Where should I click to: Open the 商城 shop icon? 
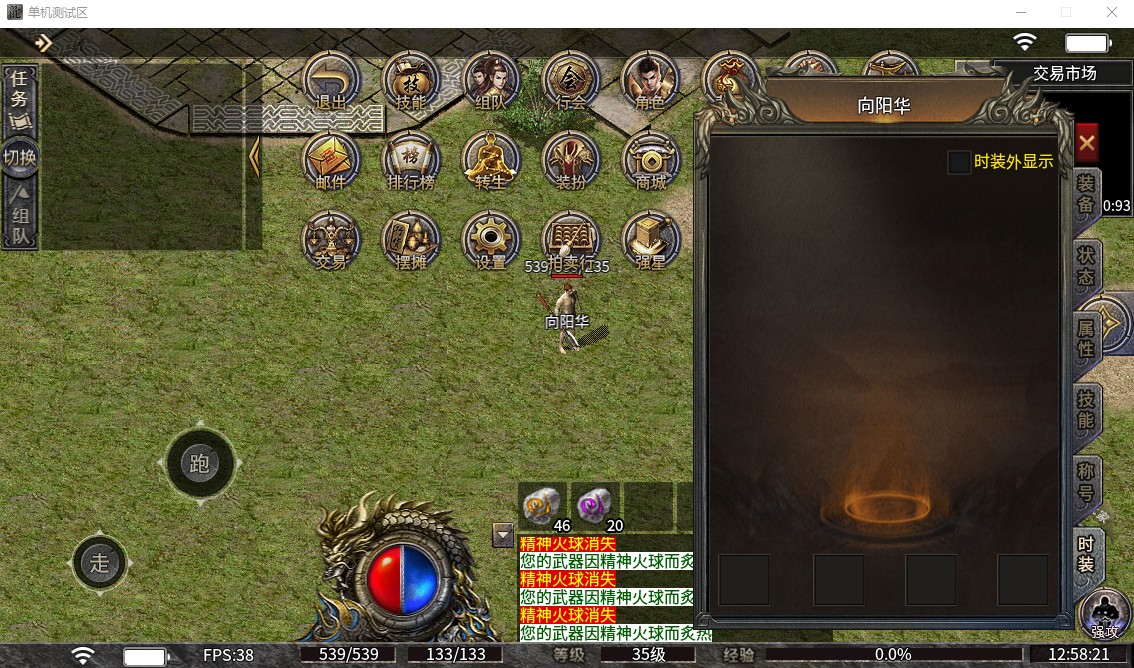click(x=651, y=160)
